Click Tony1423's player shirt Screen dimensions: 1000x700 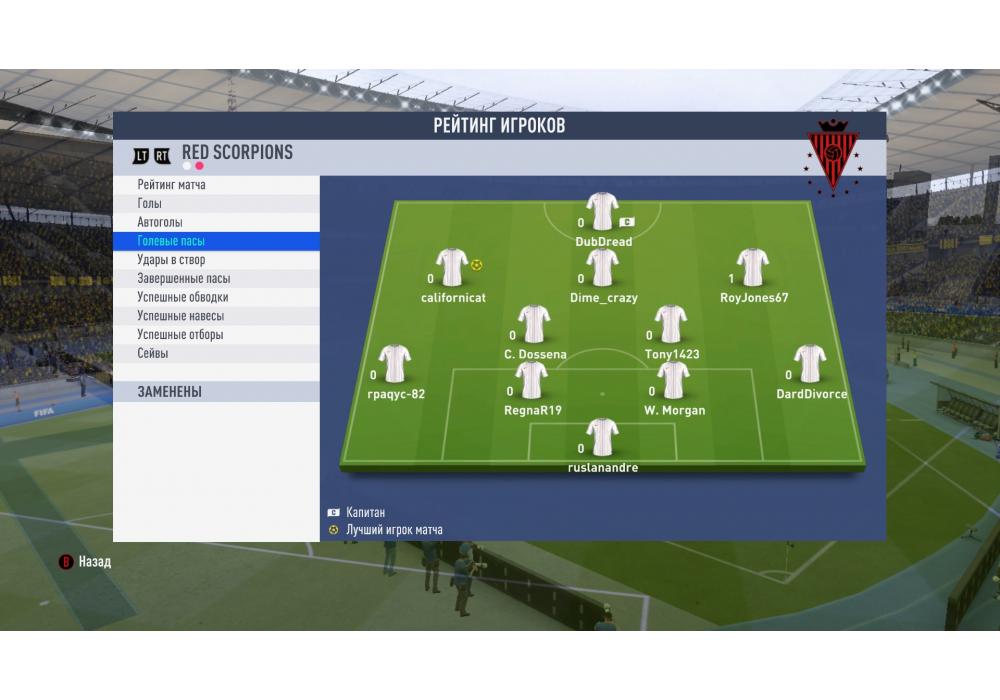[x=671, y=325]
